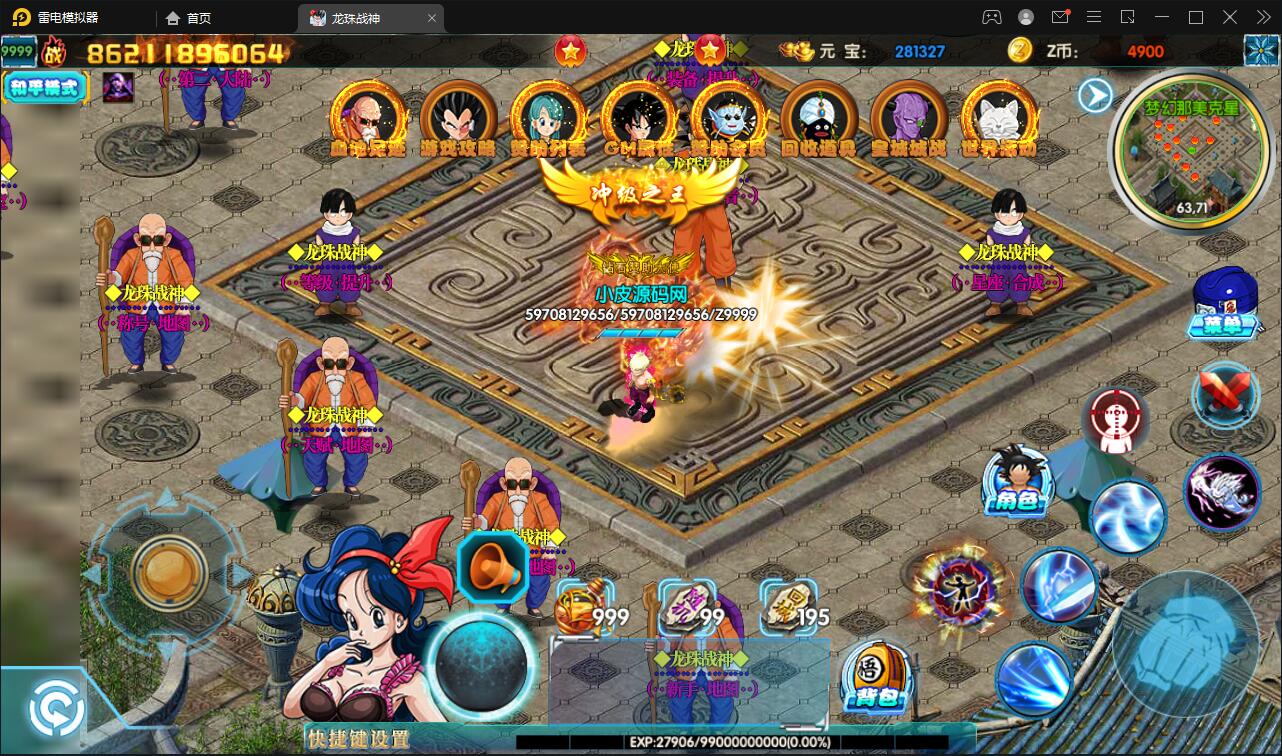Toggle the crossed red swords icon

(x=1226, y=393)
